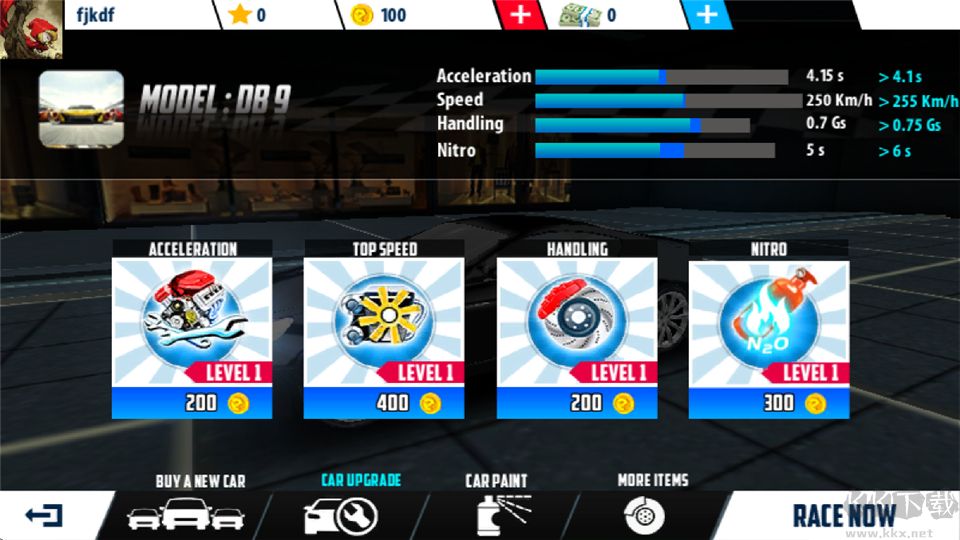Open the player avatar profile
This screenshot has height=540, width=960.
(x=30, y=28)
